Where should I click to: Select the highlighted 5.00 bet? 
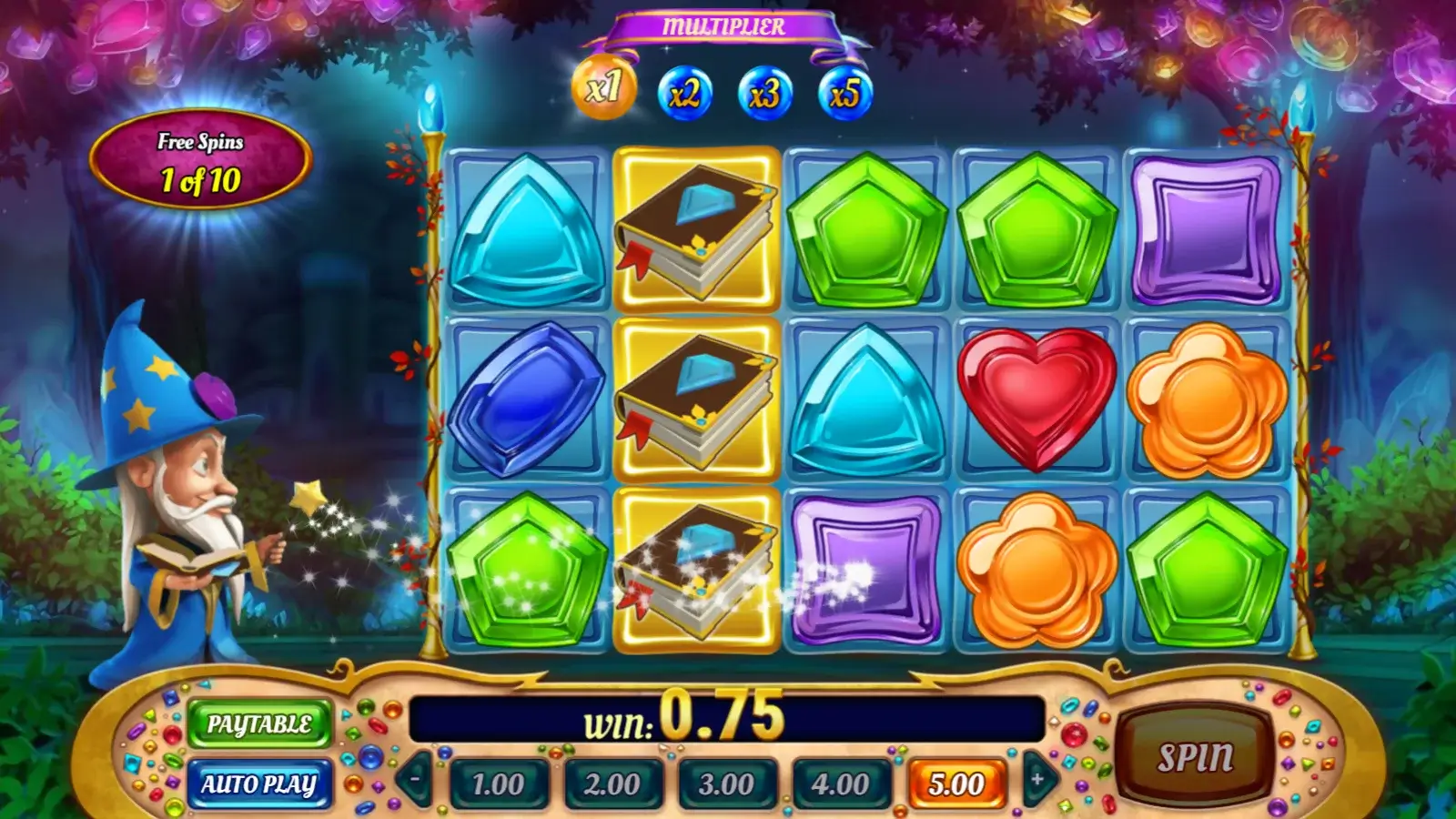coord(956,784)
